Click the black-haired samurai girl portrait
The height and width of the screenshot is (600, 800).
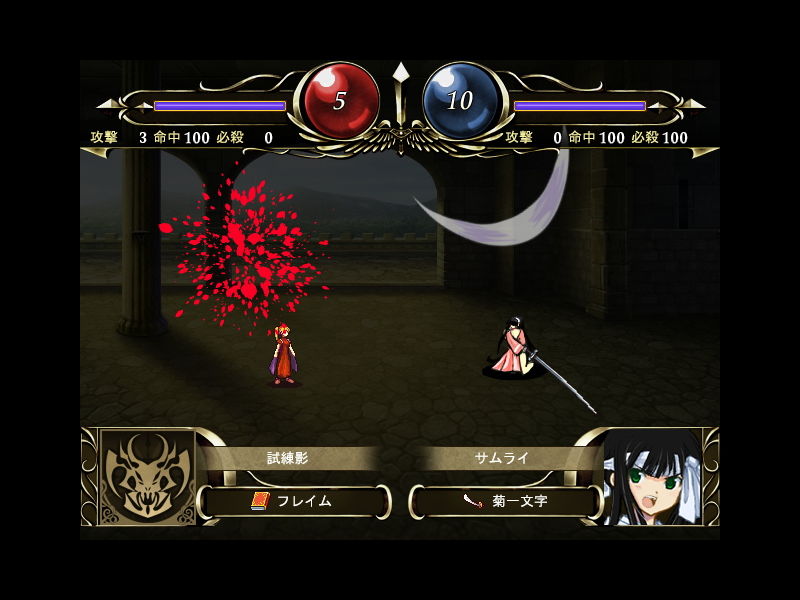pos(651,477)
